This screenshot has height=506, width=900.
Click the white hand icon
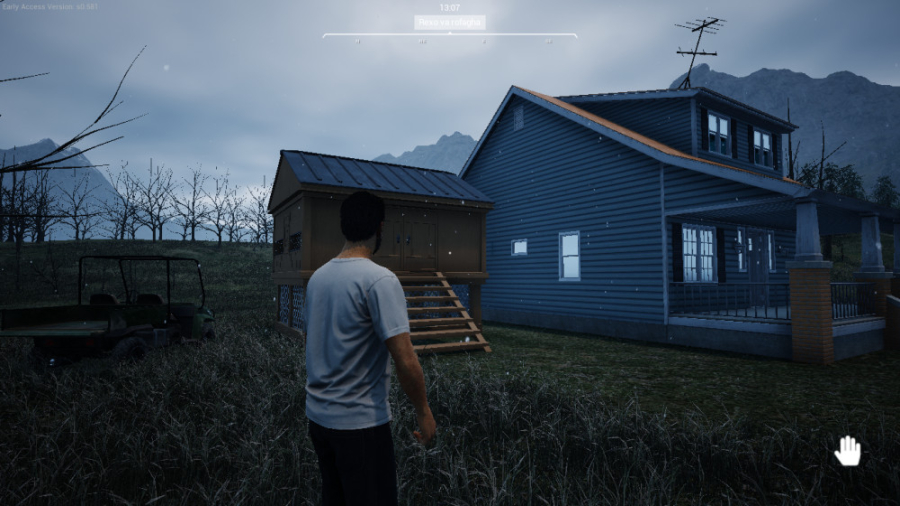click(x=848, y=451)
